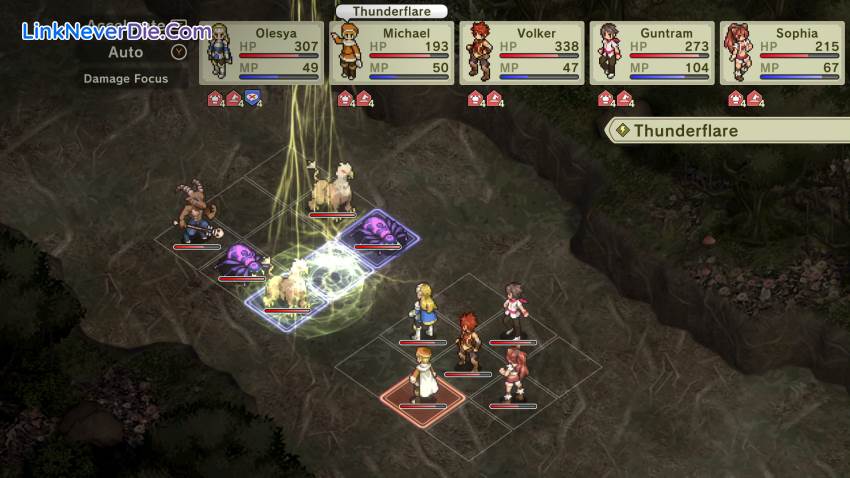Screen dimensions: 850x478
Task: Click Volker's character panel
Action: point(521,53)
